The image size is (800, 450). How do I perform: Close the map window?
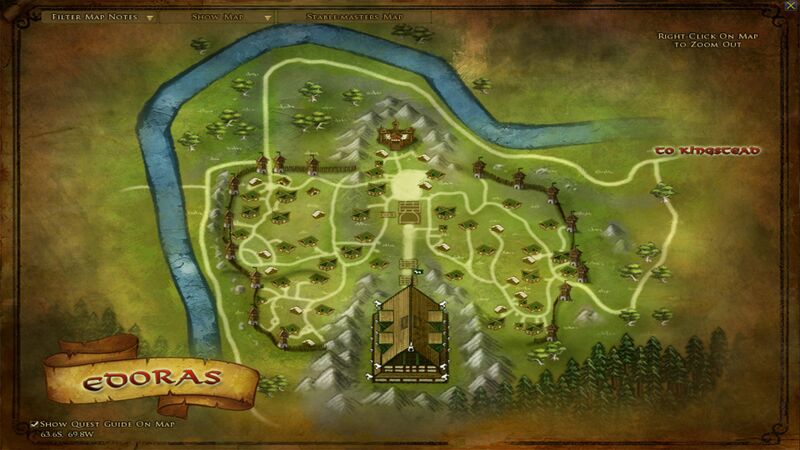point(790,6)
